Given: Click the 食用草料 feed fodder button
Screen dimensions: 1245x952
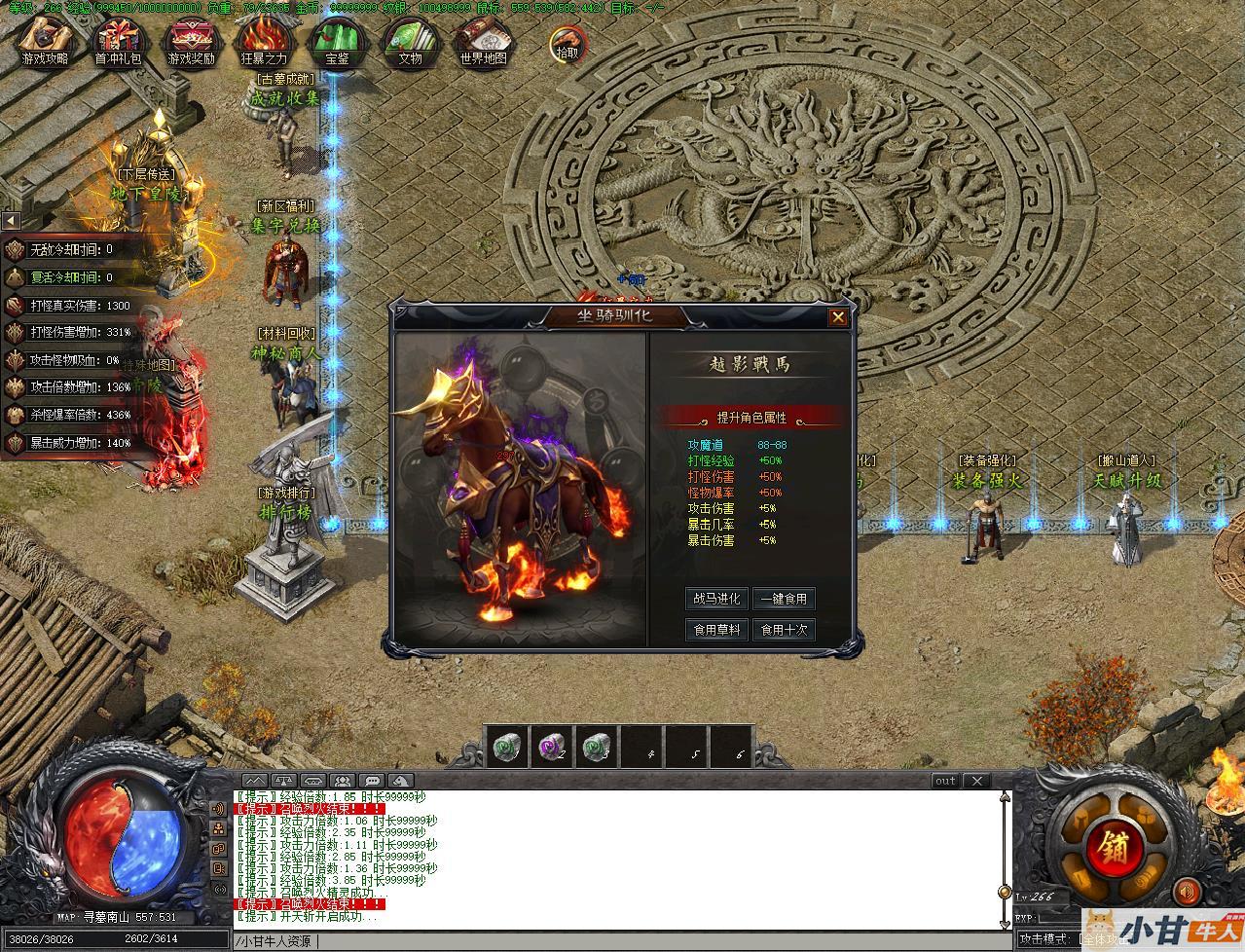Looking at the screenshot, I should [716, 630].
